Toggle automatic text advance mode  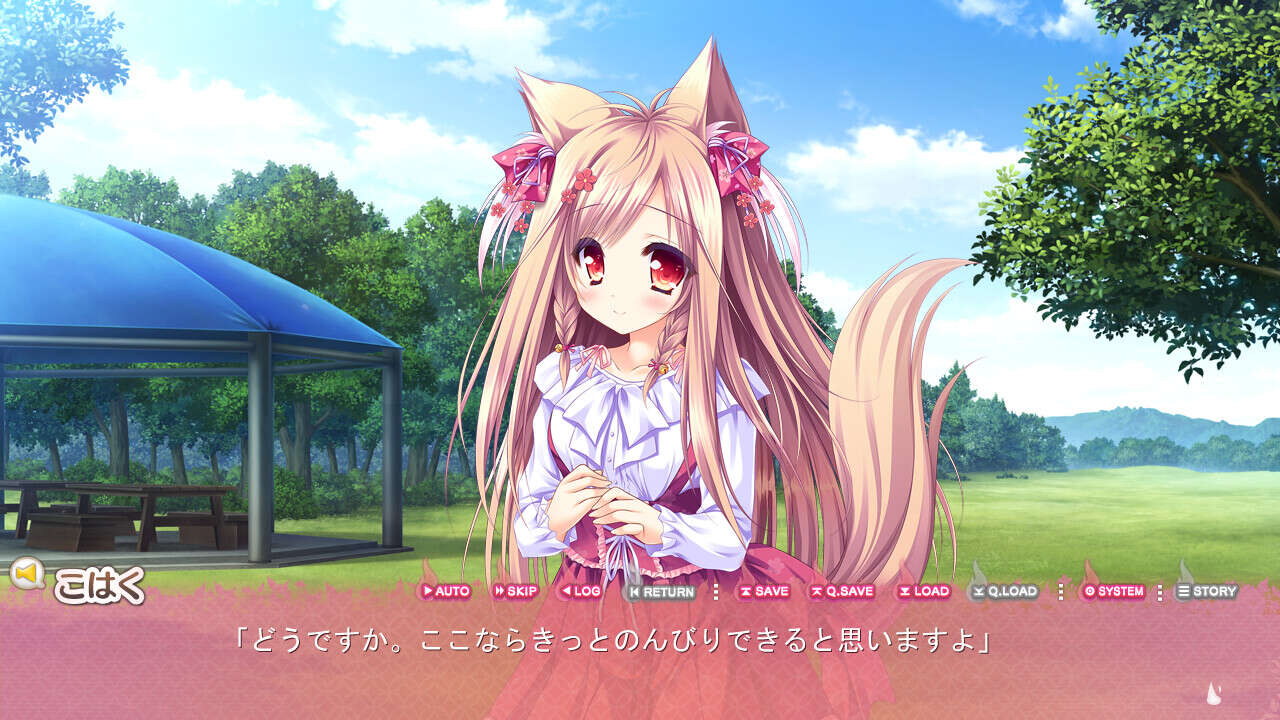pos(448,592)
